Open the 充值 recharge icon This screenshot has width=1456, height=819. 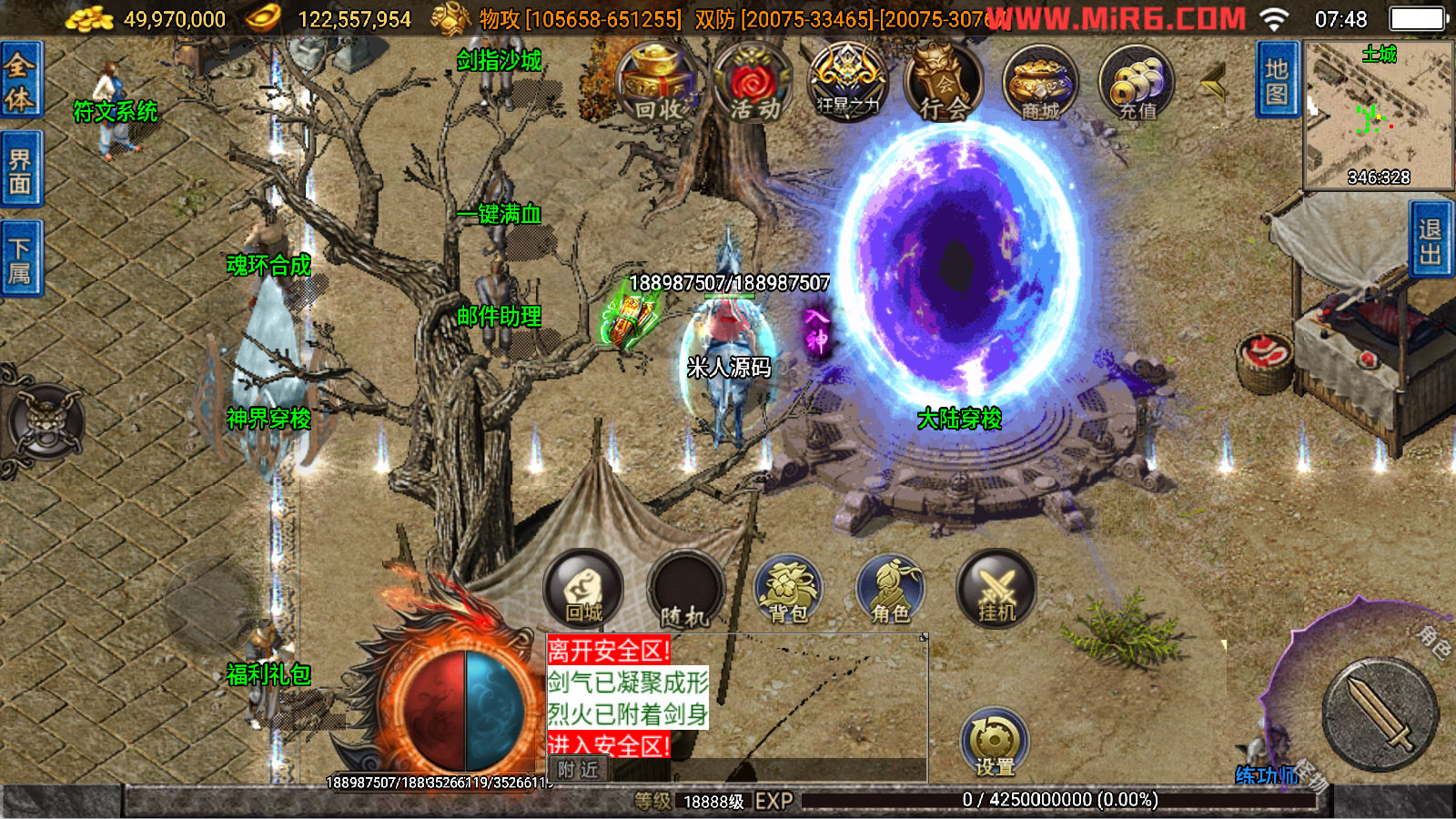click(1137, 84)
